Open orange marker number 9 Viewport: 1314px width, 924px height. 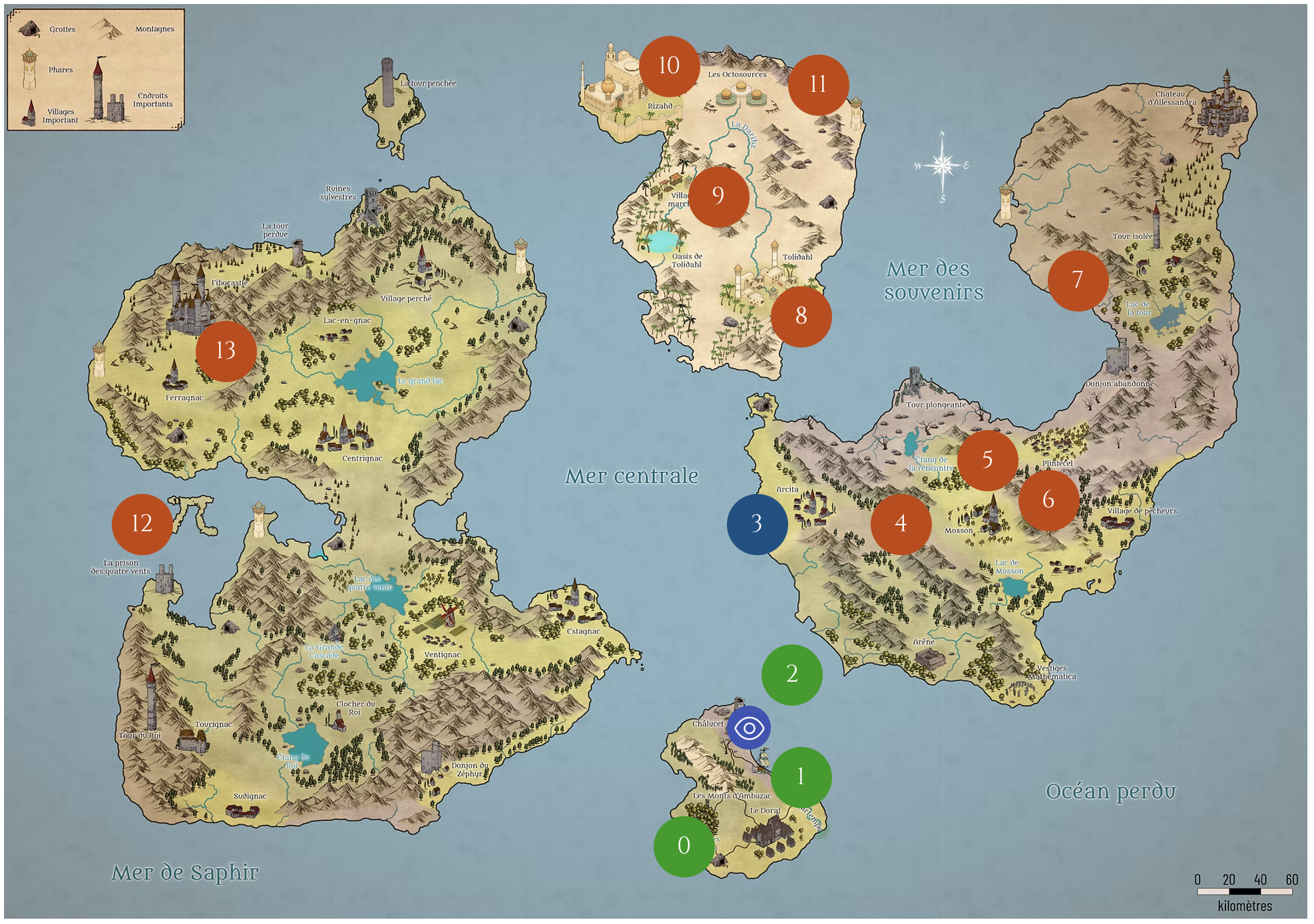click(718, 196)
